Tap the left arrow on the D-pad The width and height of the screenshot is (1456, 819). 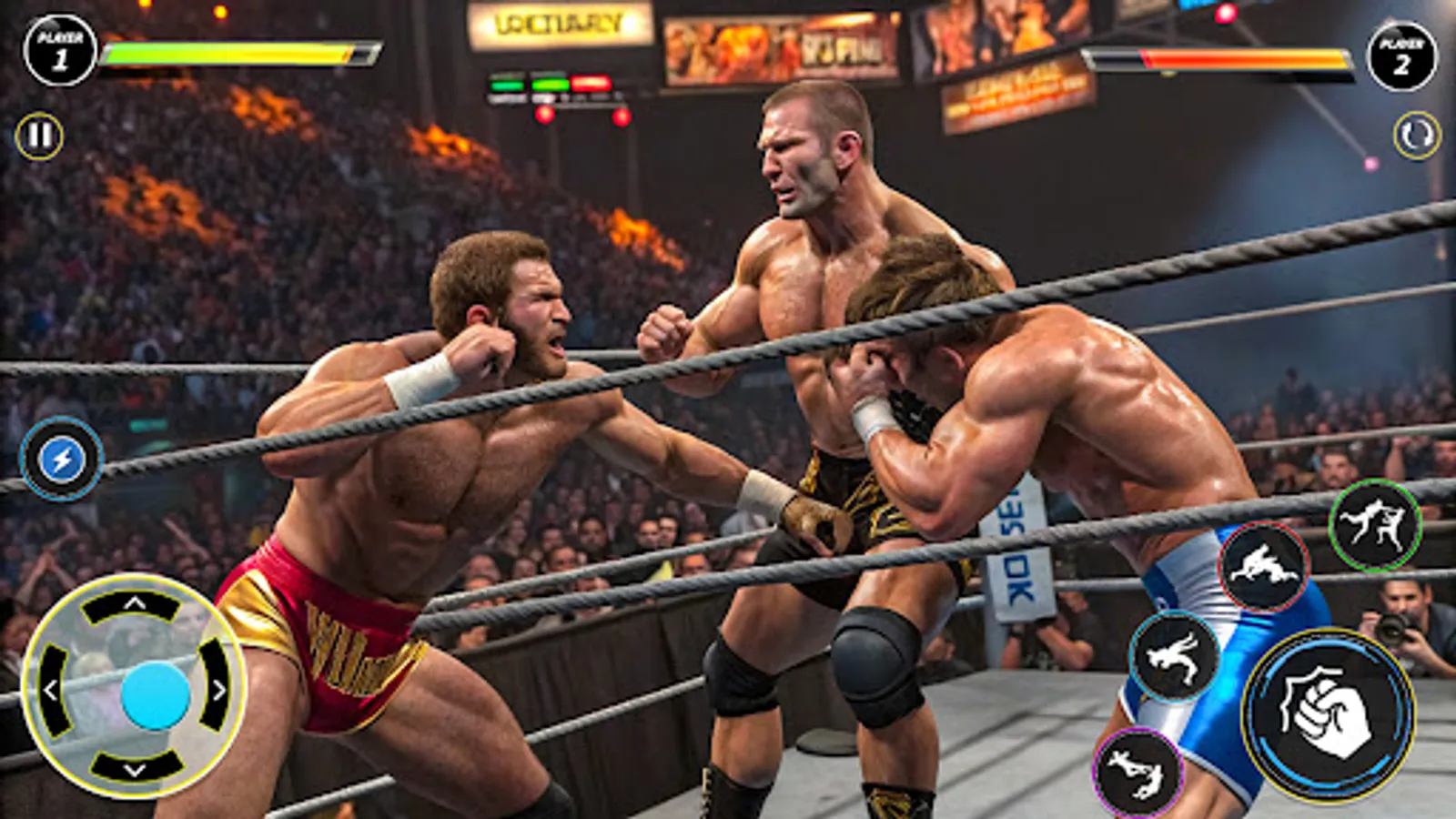[x=55, y=688]
